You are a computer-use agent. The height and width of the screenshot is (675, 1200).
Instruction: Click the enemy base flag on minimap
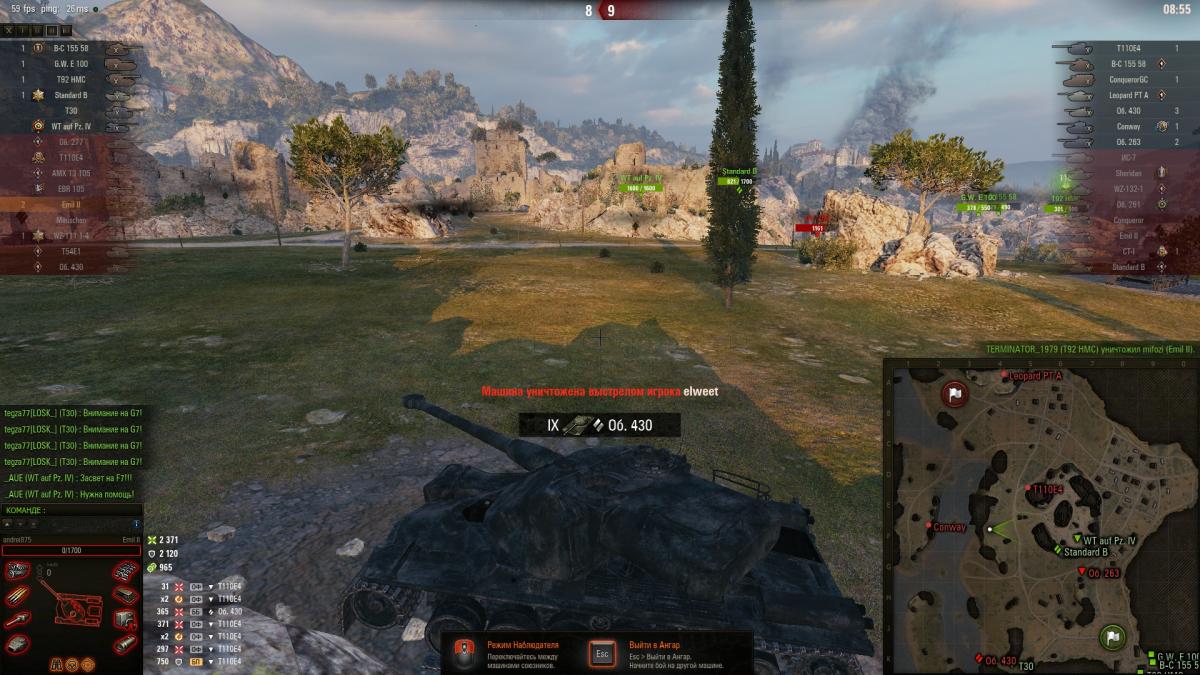953,394
